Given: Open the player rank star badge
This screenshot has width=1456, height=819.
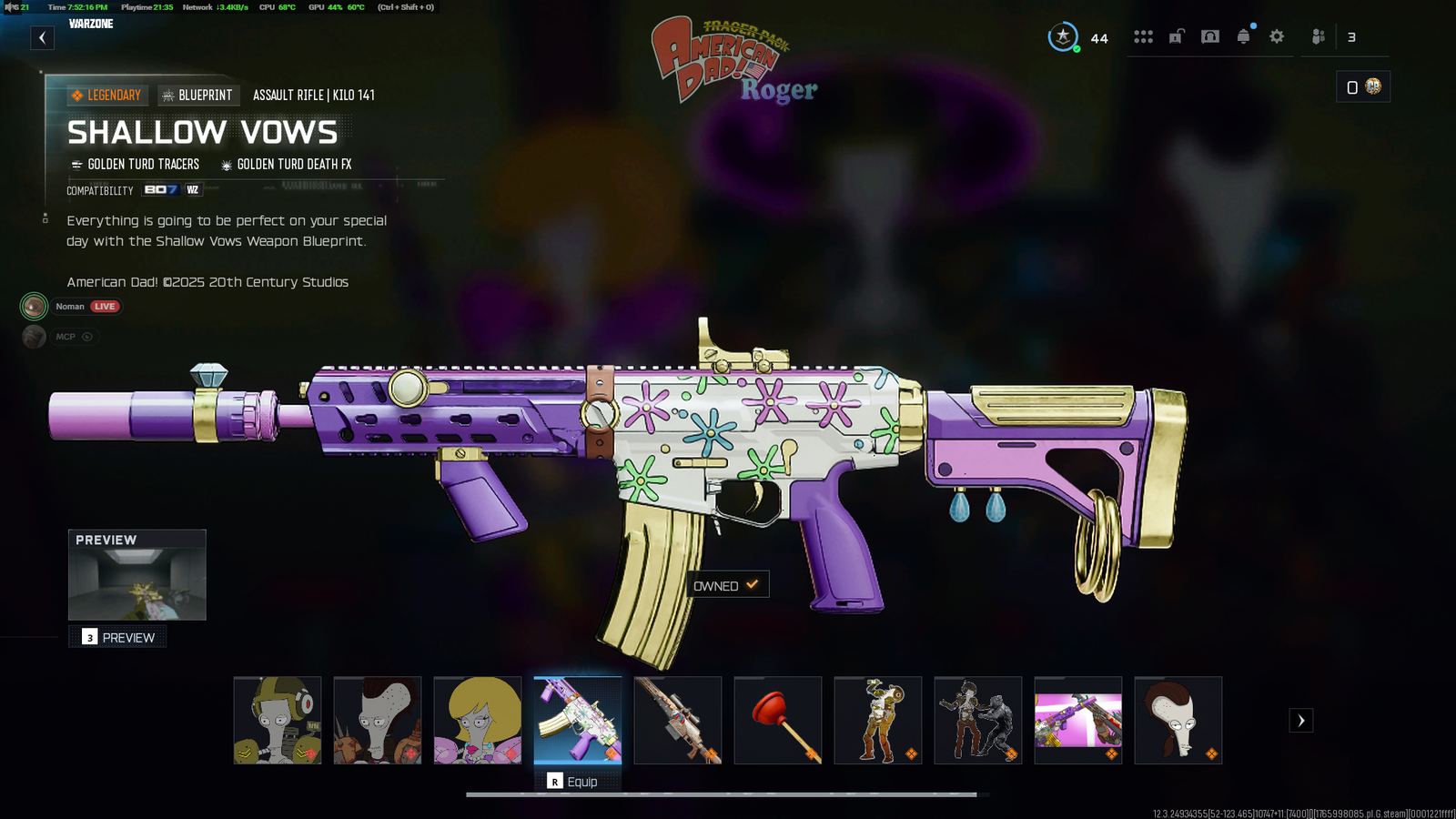Looking at the screenshot, I should 1063,36.
